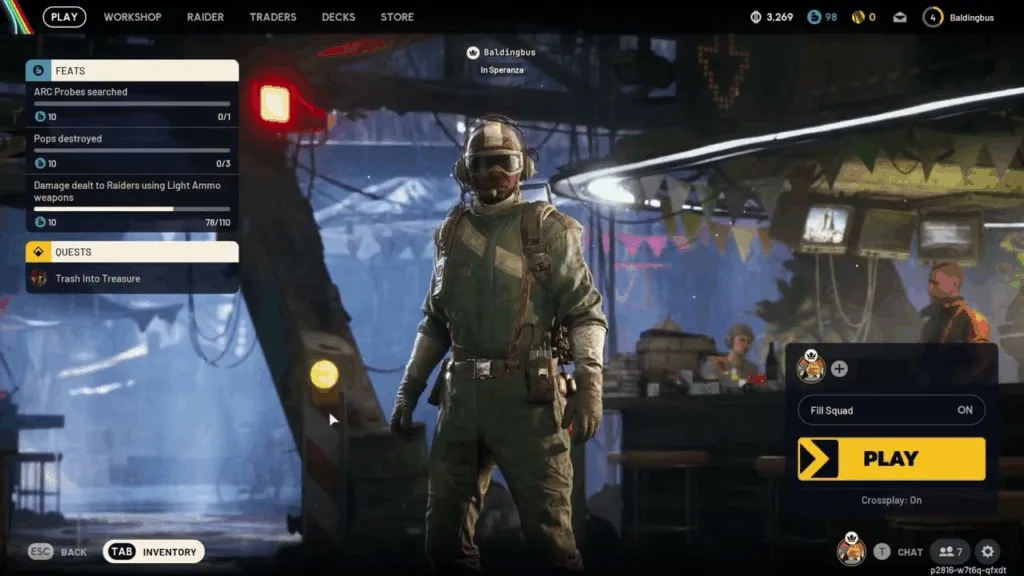Viewport: 1024px width, 576px height.
Task: Open the Chat panel
Action: [x=899, y=551]
